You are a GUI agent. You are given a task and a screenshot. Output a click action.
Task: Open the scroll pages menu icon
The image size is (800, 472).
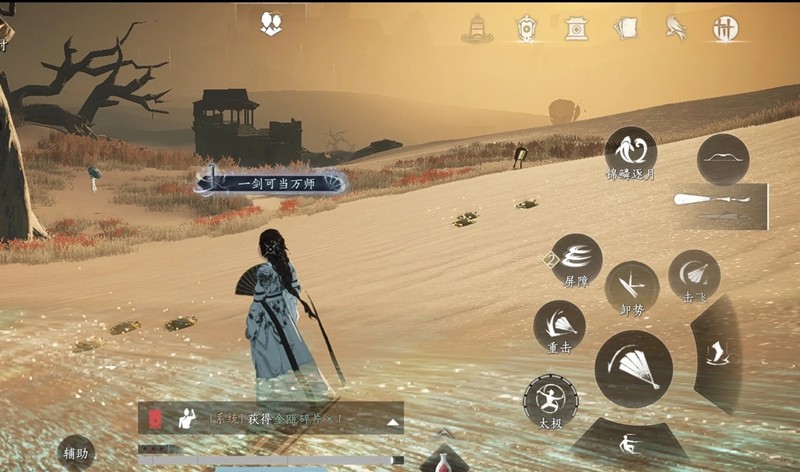click(x=626, y=27)
